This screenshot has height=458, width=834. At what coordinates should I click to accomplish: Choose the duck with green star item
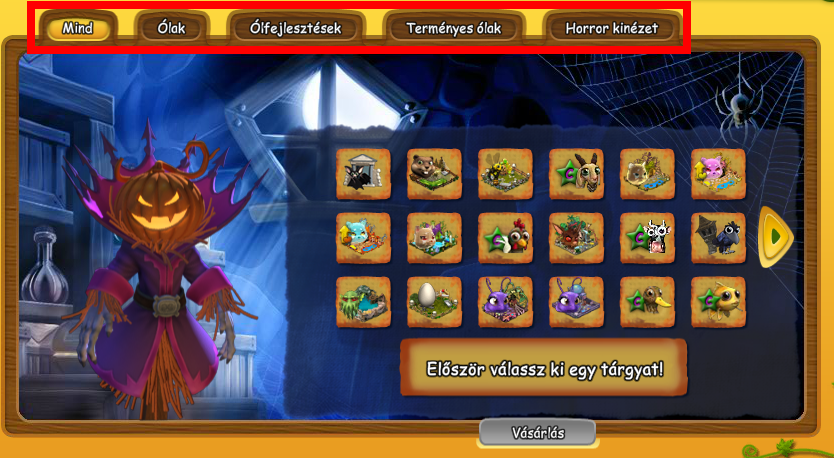(647, 302)
